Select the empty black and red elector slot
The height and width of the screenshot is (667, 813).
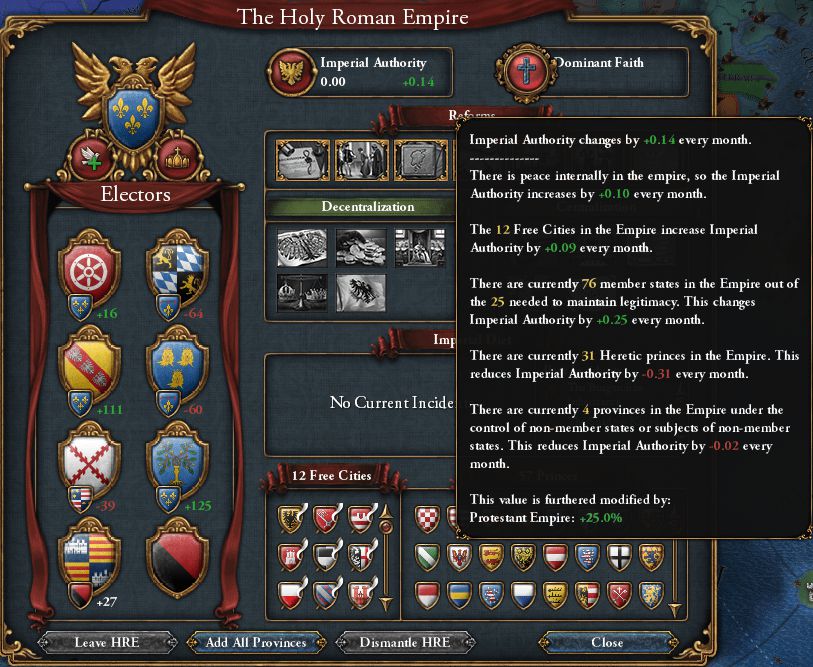pyautogui.click(x=177, y=553)
